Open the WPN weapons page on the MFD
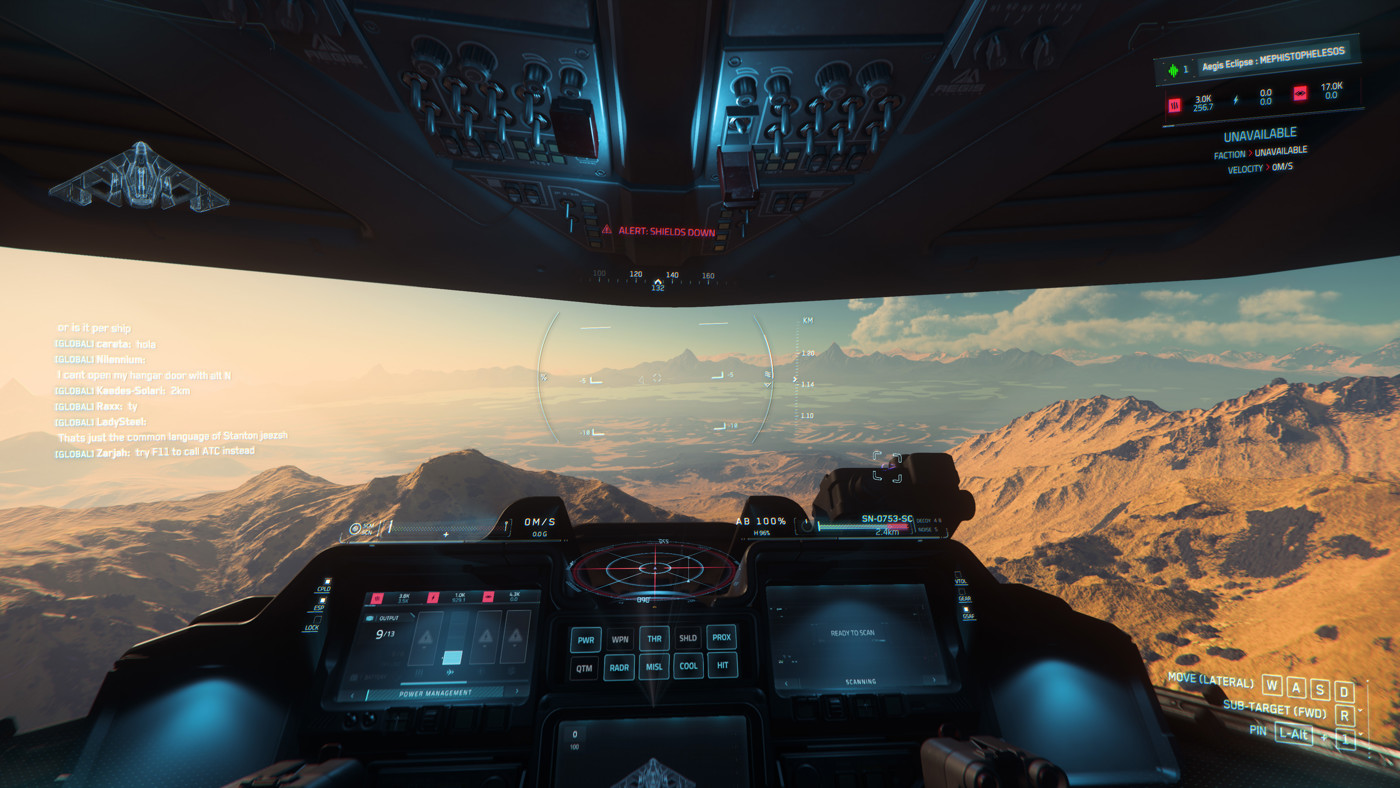 [620, 639]
